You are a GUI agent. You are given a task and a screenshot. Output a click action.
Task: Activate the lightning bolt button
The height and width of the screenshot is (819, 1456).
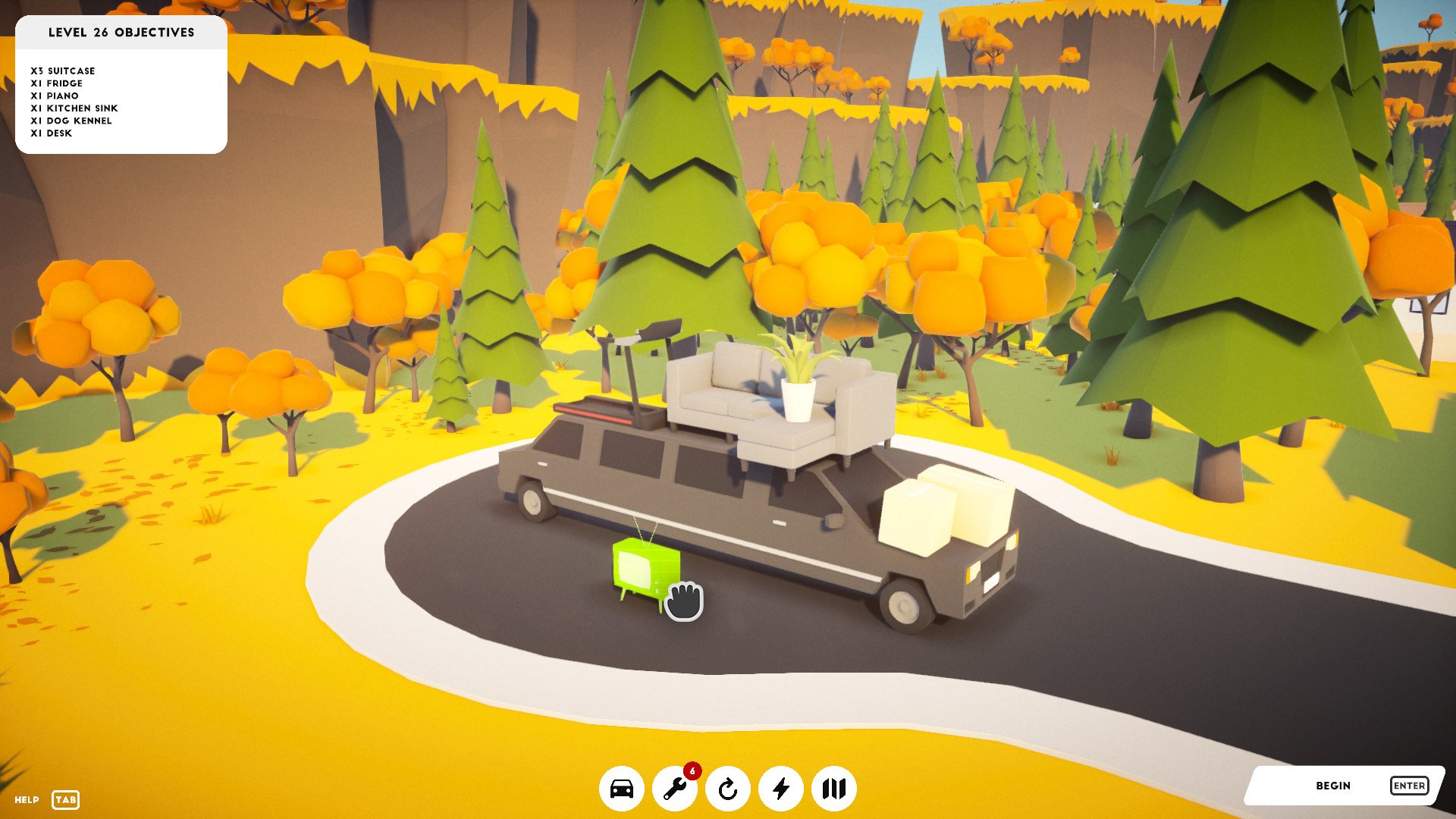coord(780,789)
